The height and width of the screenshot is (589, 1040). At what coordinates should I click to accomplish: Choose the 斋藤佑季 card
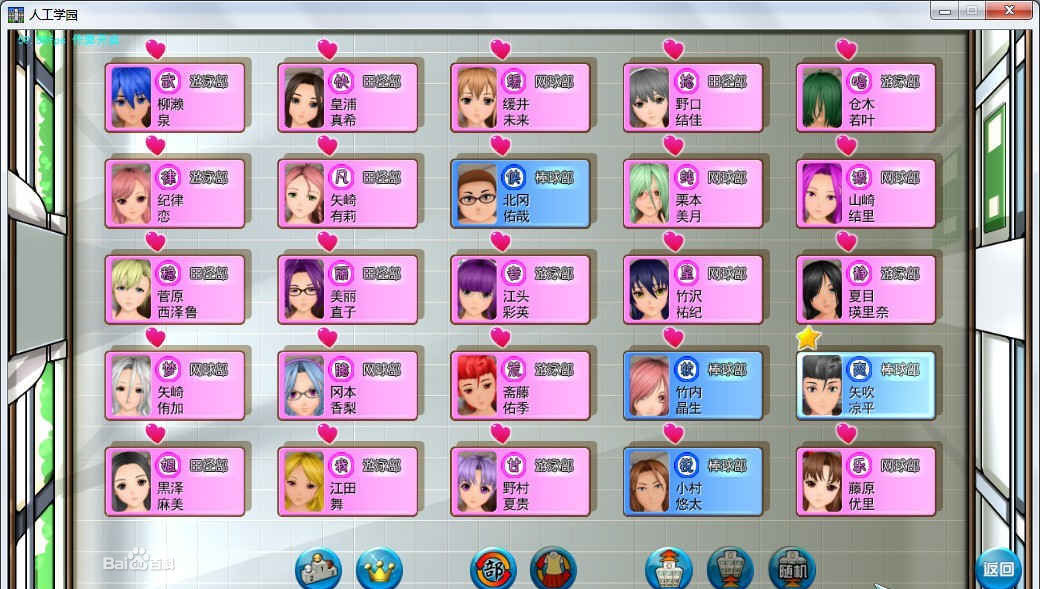click(521, 385)
